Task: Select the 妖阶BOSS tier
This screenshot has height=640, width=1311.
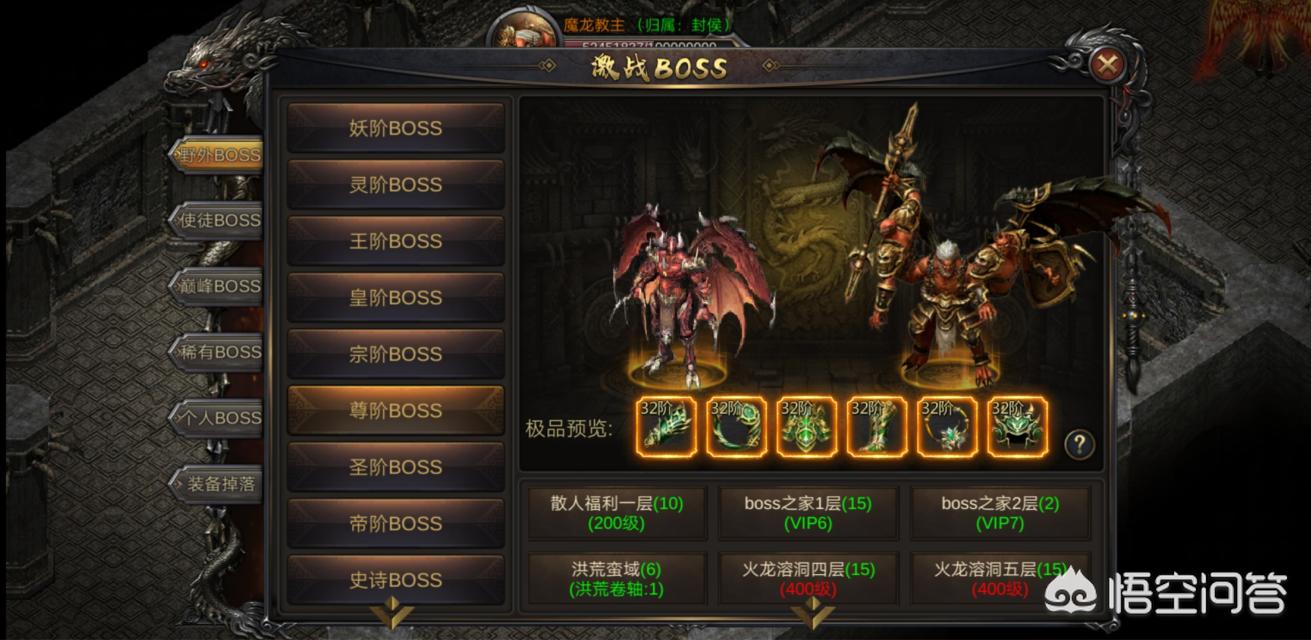Action: (396, 128)
